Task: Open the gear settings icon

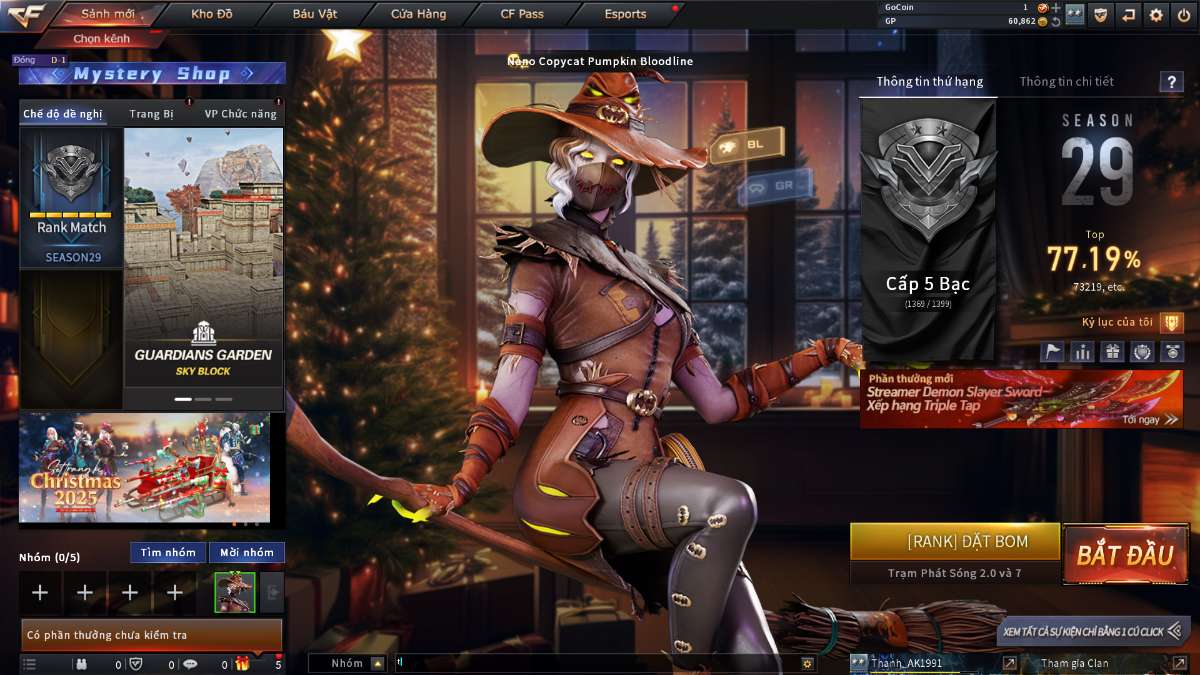Action: click(x=1156, y=14)
